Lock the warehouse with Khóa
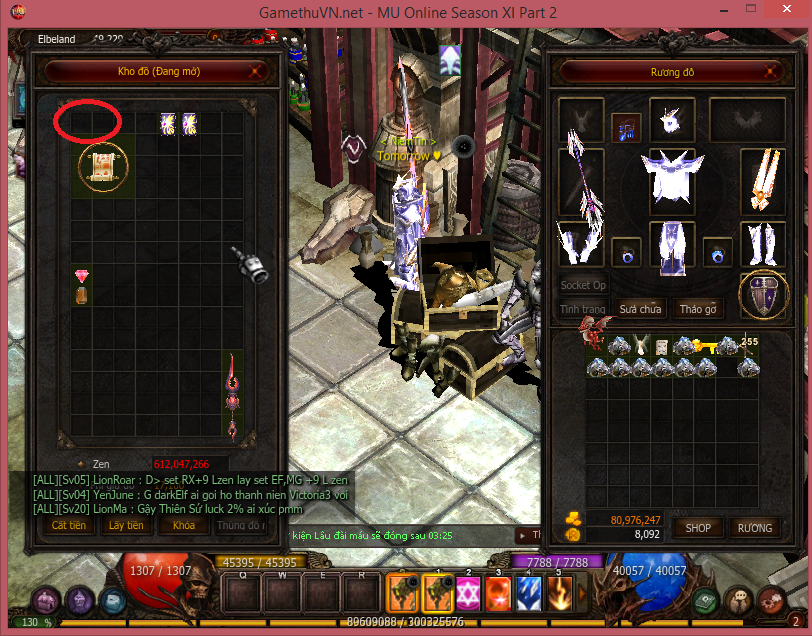The image size is (812, 636). point(183,525)
